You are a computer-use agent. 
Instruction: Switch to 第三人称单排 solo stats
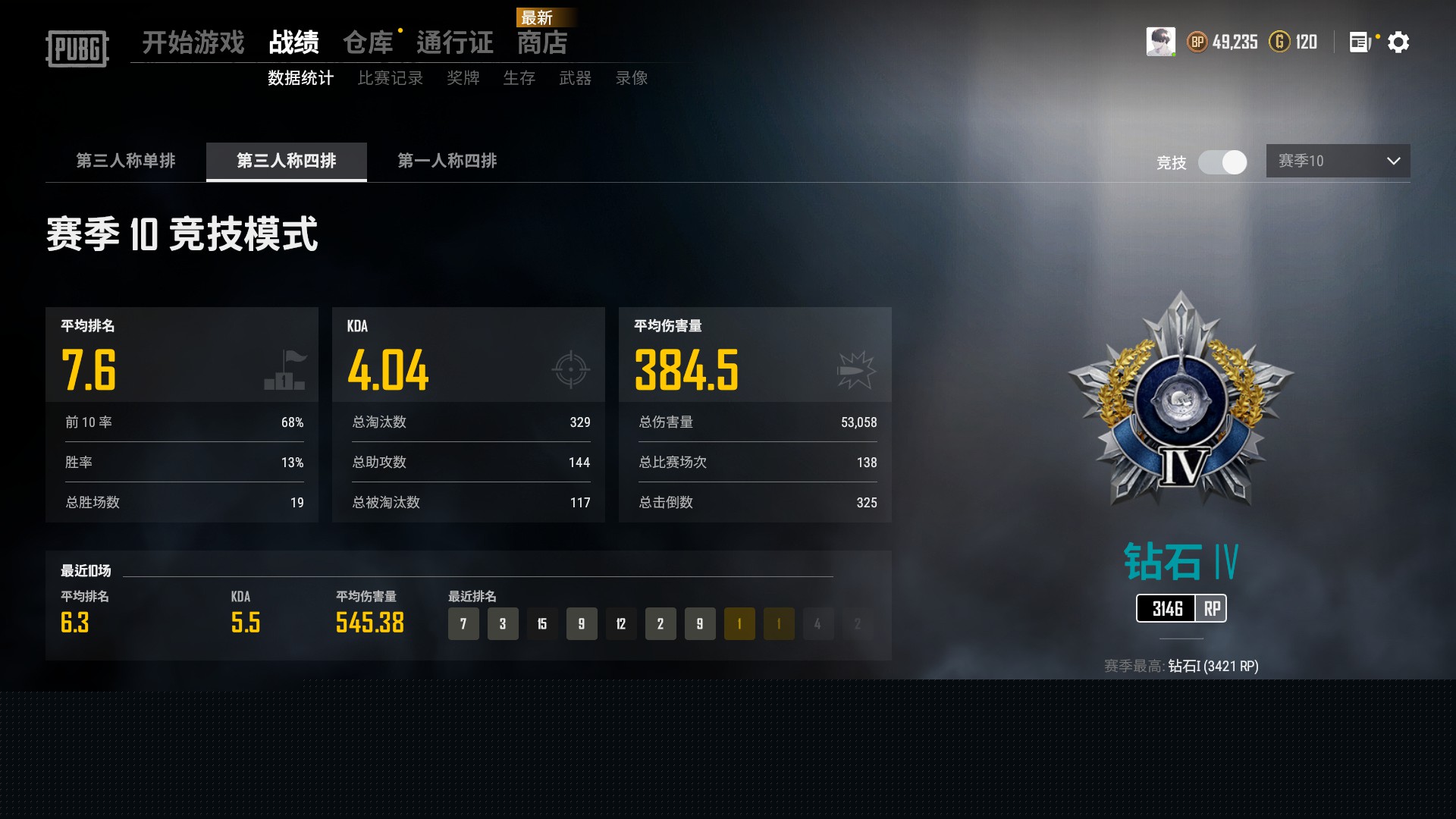(126, 161)
